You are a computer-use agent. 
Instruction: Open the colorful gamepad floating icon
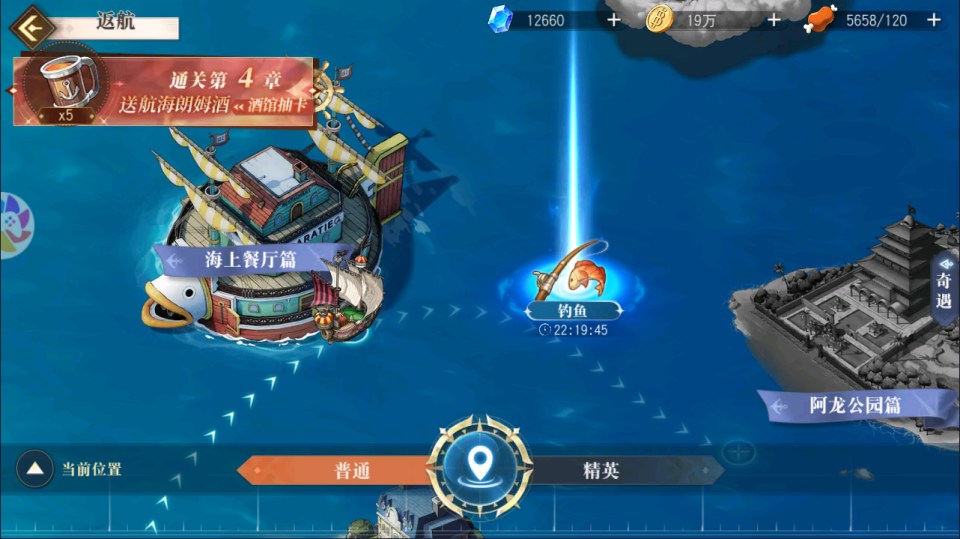[12, 225]
